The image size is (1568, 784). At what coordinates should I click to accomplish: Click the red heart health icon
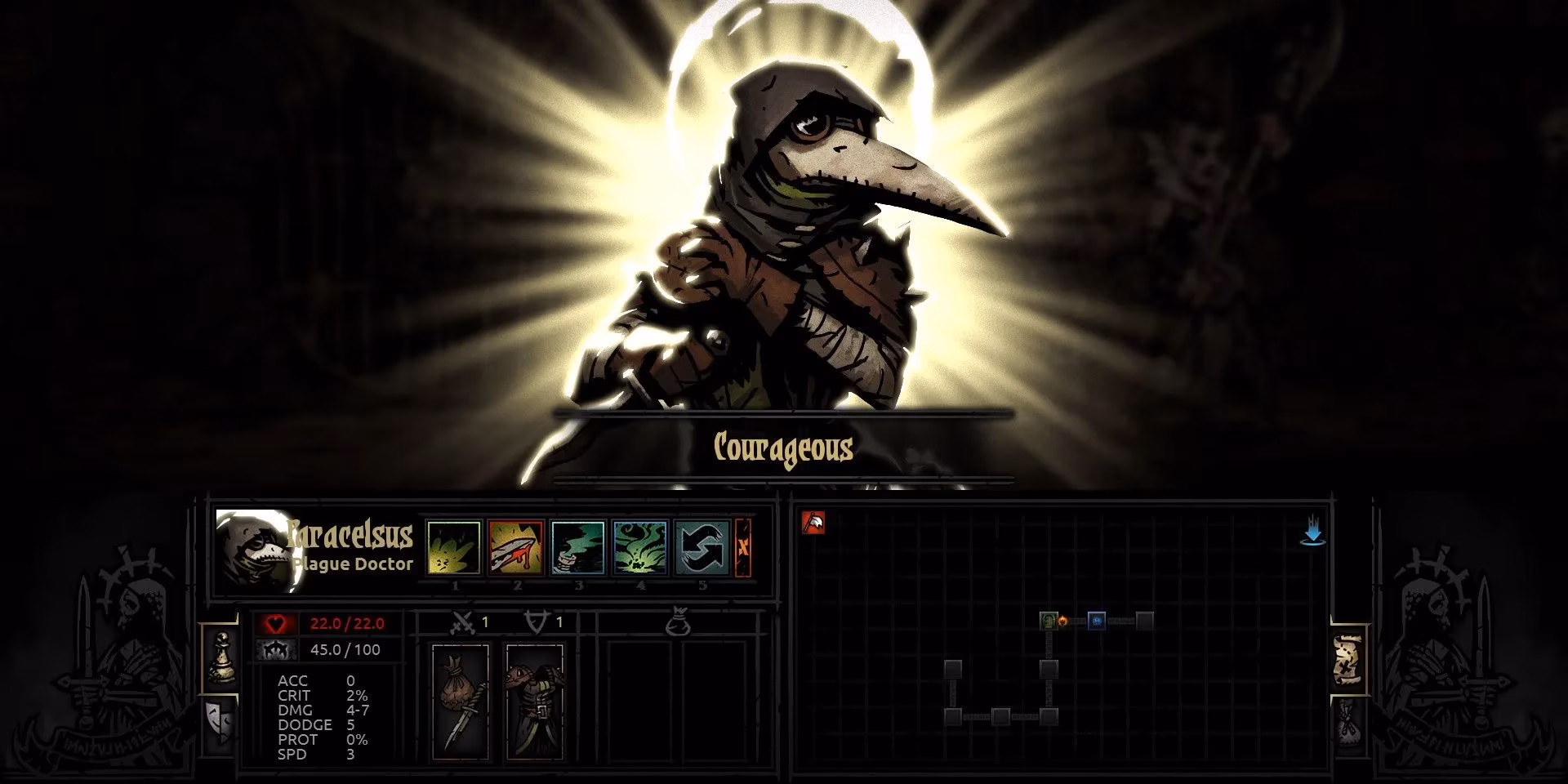(276, 621)
